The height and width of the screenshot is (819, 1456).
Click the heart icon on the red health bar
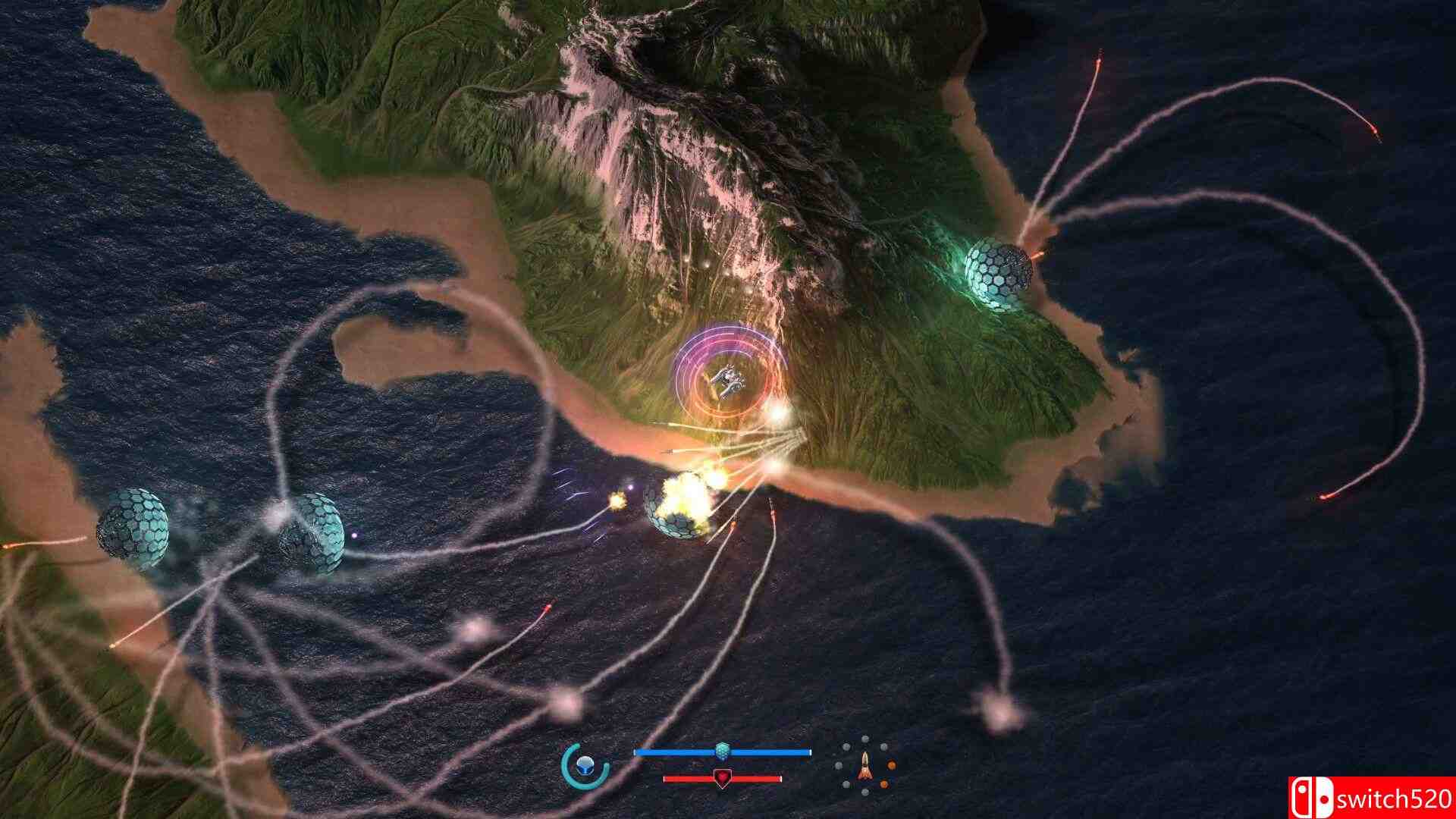(723, 778)
